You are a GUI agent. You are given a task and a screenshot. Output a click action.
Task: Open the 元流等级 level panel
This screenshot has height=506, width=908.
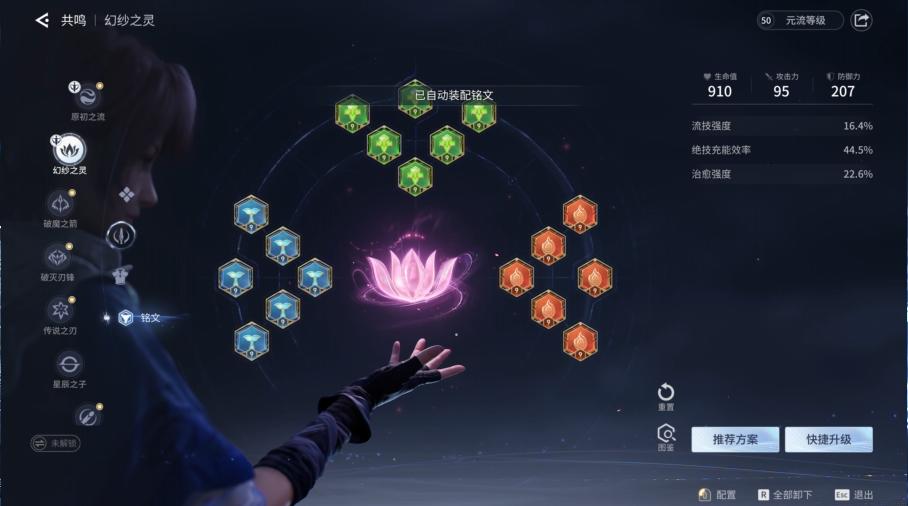click(800, 20)
